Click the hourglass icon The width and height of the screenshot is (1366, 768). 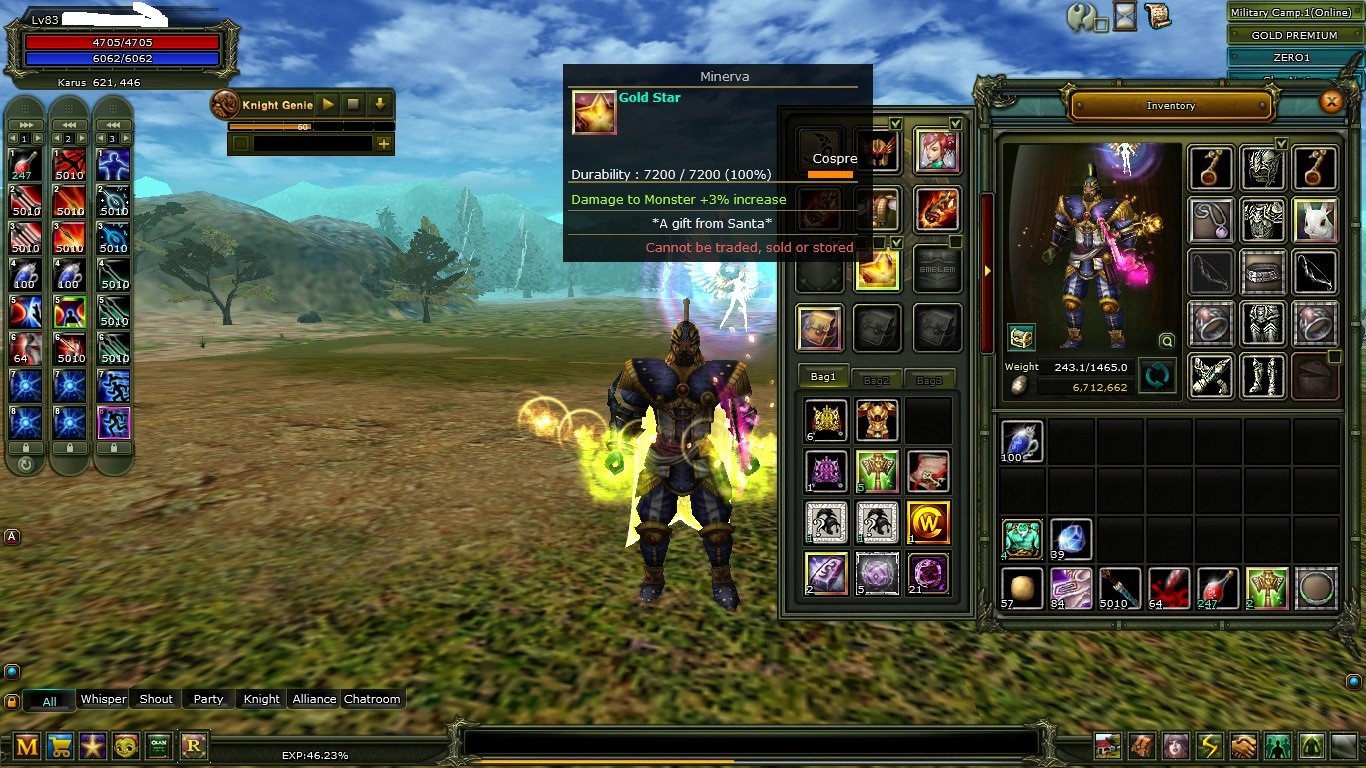(x=1125, y=16)
